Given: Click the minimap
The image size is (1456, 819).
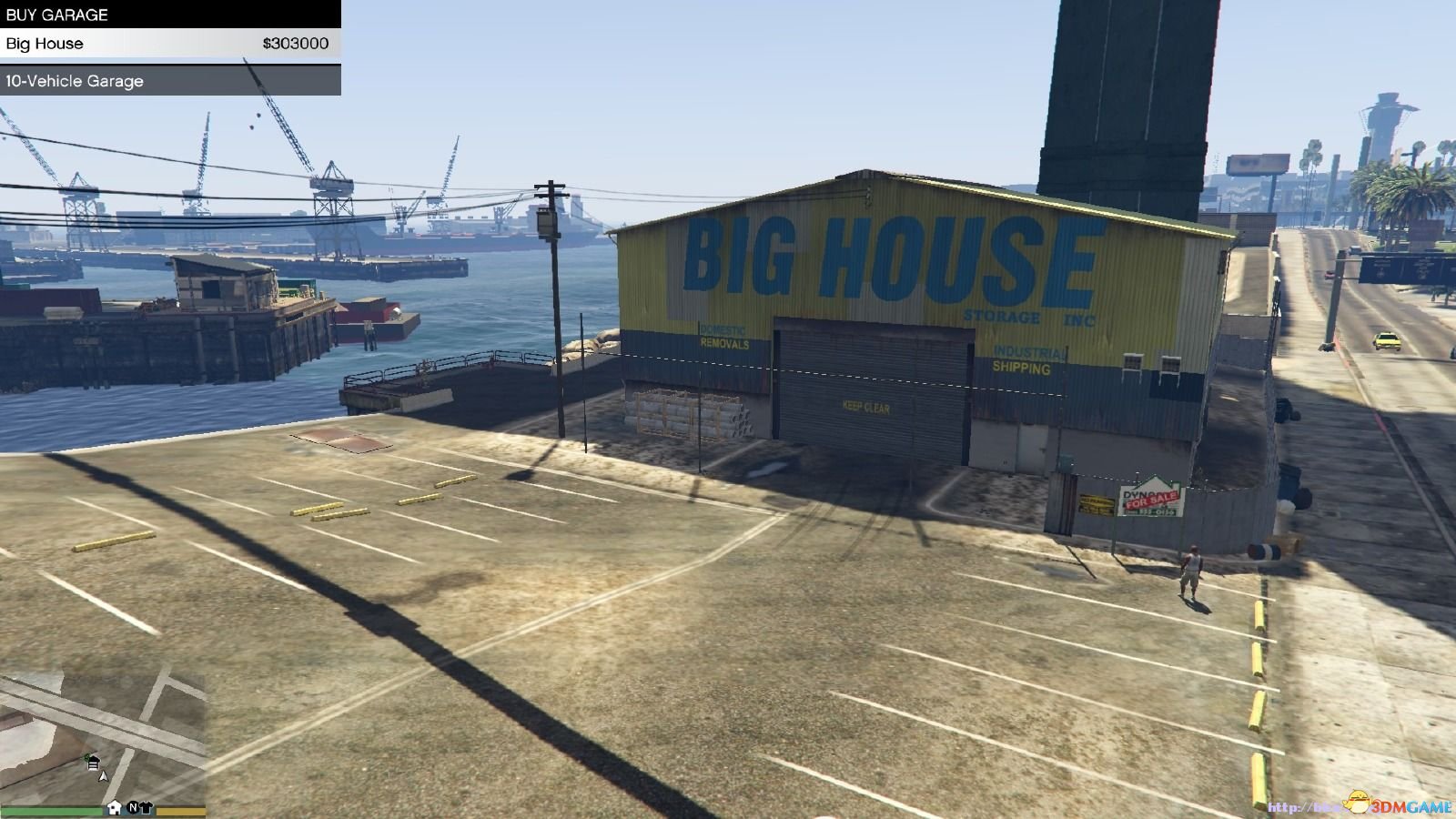Looking at the screenshot, I should point(103,737).
